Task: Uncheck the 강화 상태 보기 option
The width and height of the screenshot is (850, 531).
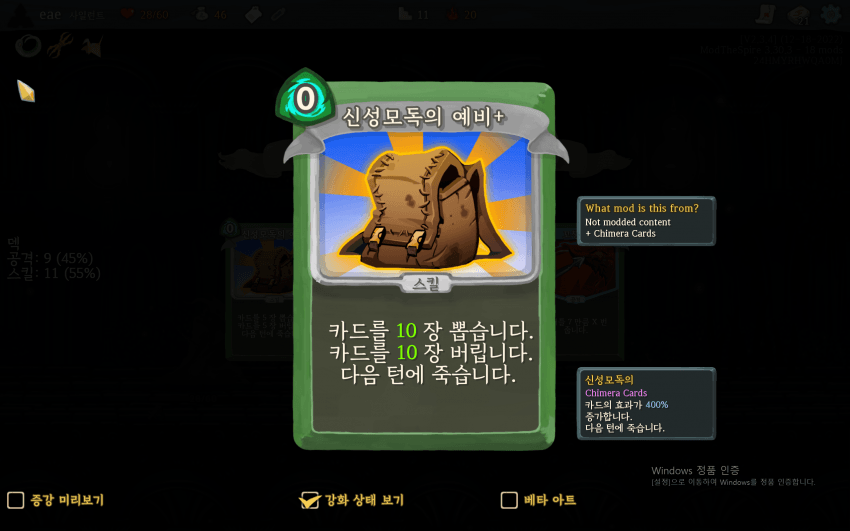Action: 310,500
